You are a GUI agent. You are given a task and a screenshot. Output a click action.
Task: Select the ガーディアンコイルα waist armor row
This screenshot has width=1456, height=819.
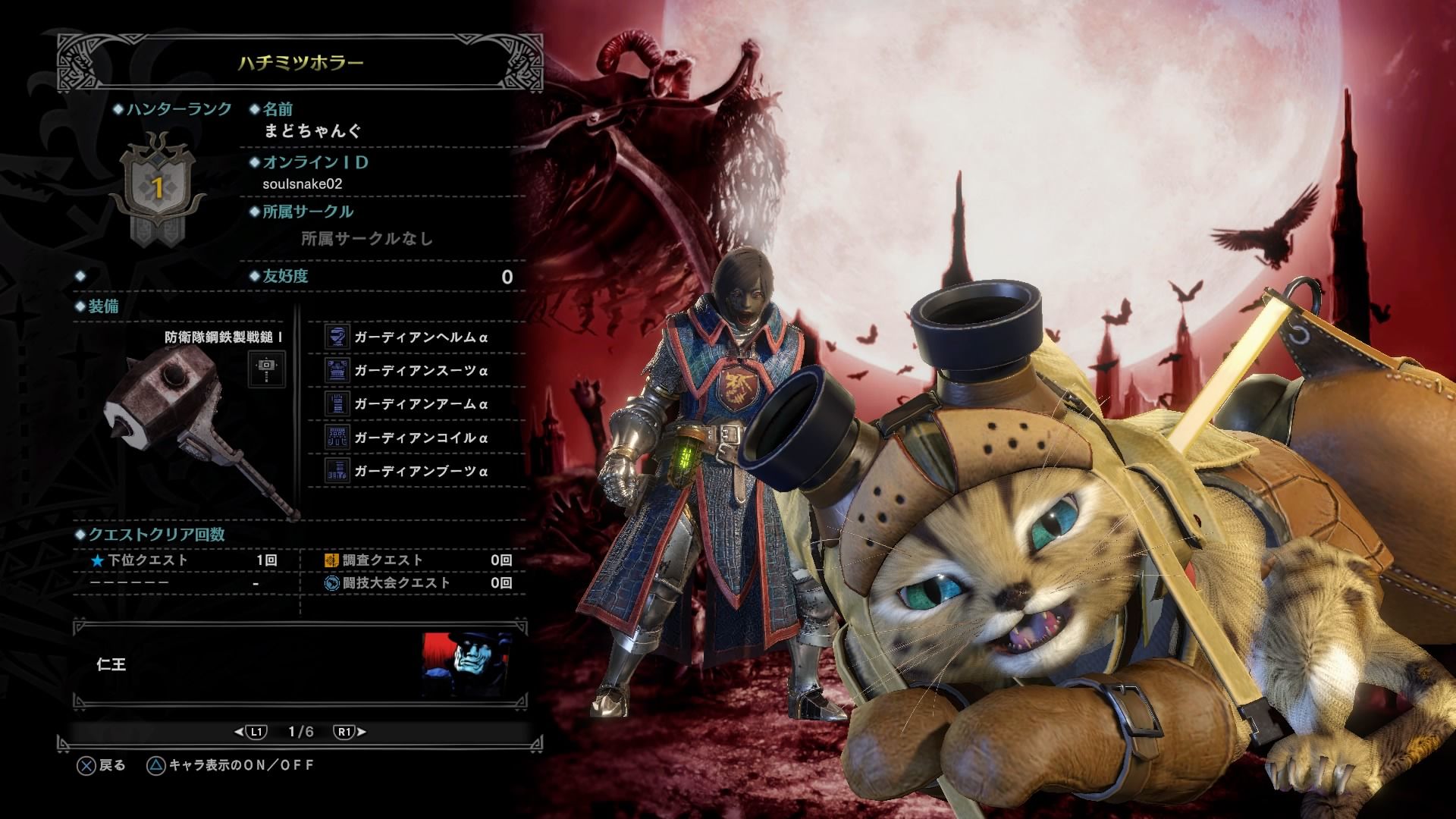(x=419, y=438)
